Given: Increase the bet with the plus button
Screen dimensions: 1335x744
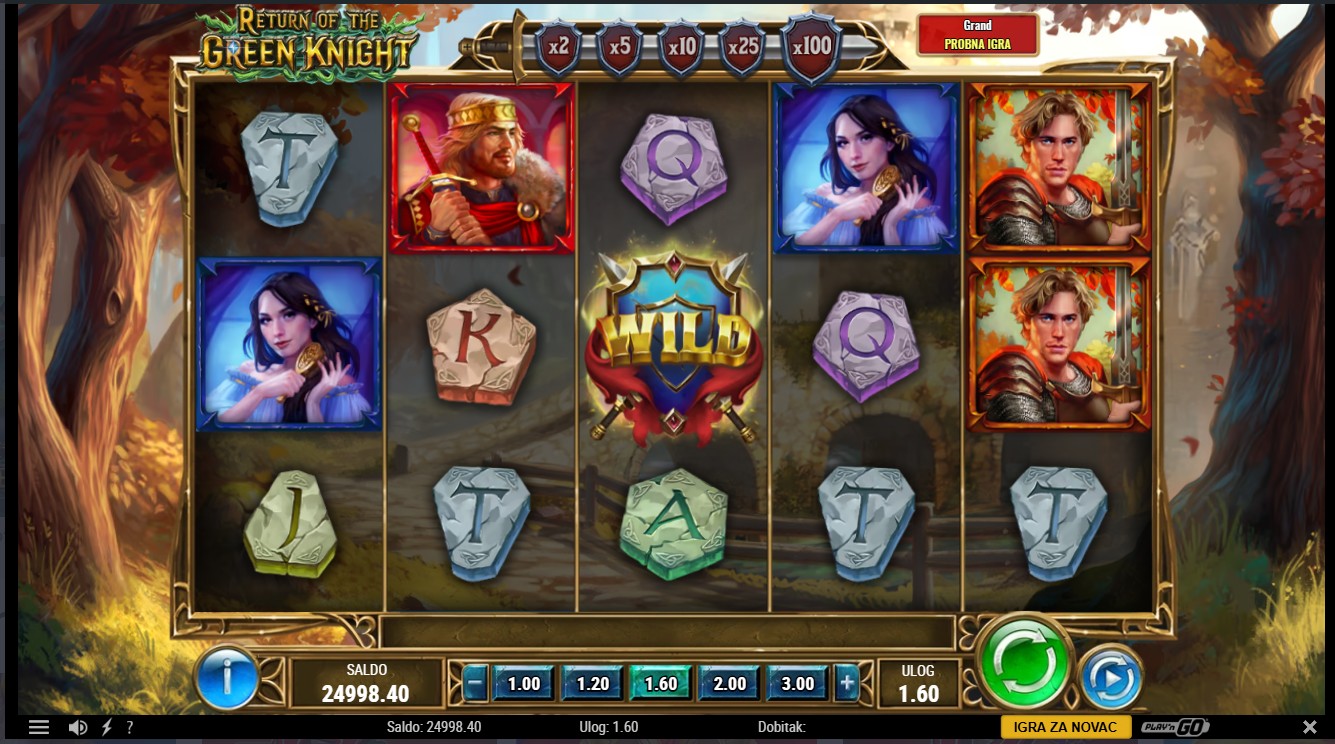Looking at the screenshot, I should click(847, 684).
